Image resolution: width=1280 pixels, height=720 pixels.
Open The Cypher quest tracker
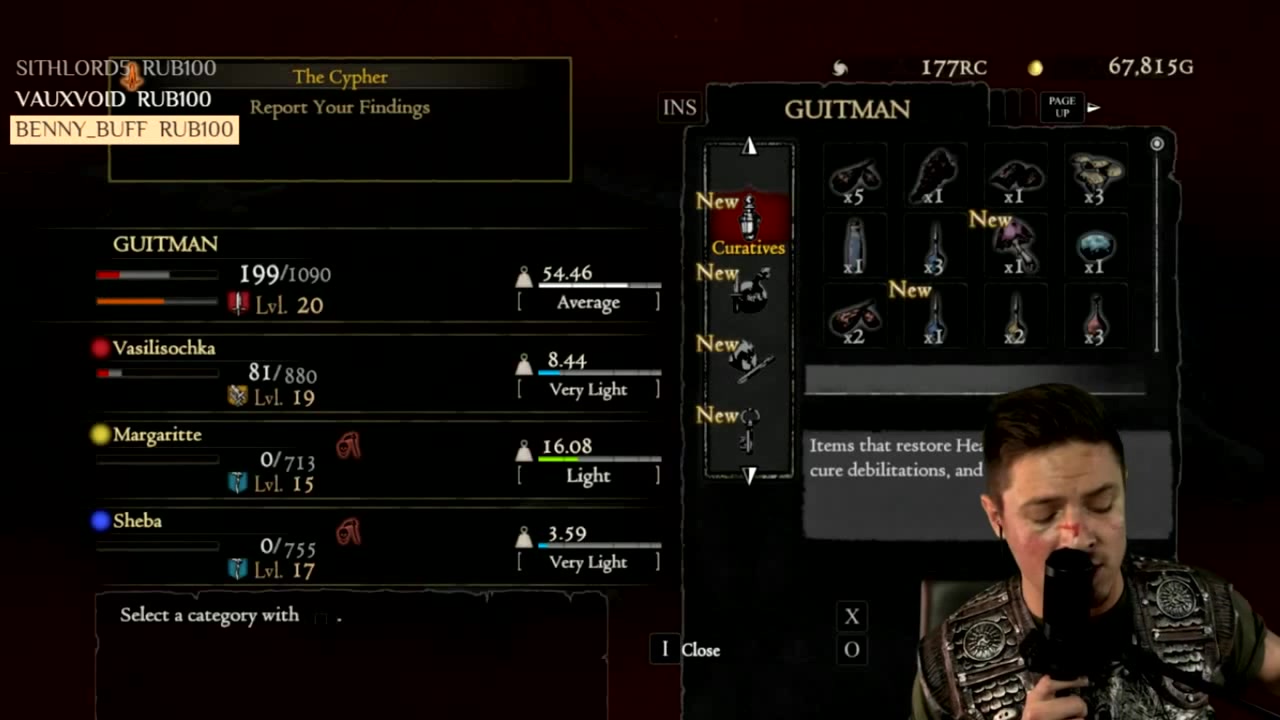[340, 77]
